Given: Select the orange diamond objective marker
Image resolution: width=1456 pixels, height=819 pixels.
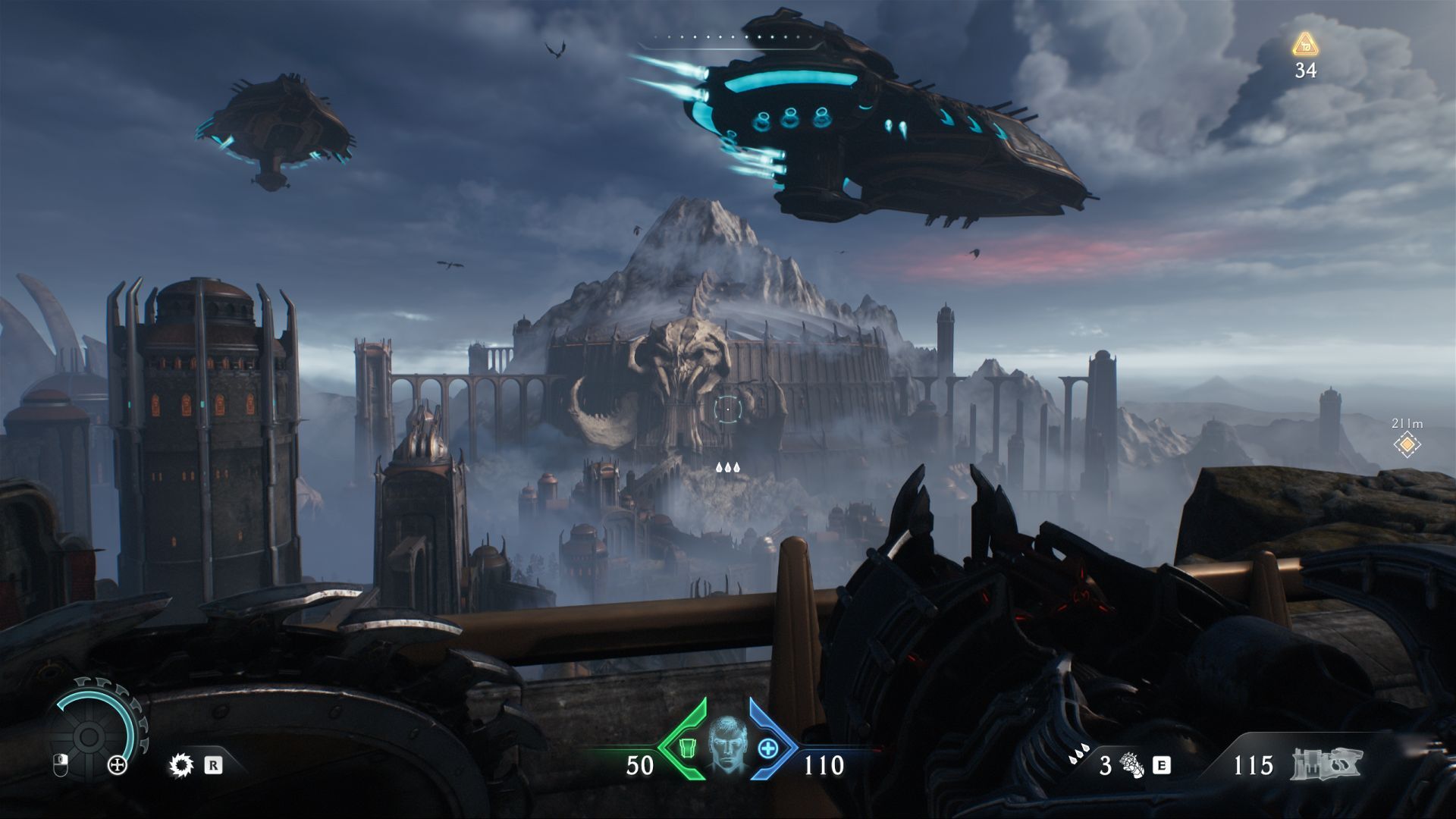Looking at the screenshot, I should click(1407, 444).
